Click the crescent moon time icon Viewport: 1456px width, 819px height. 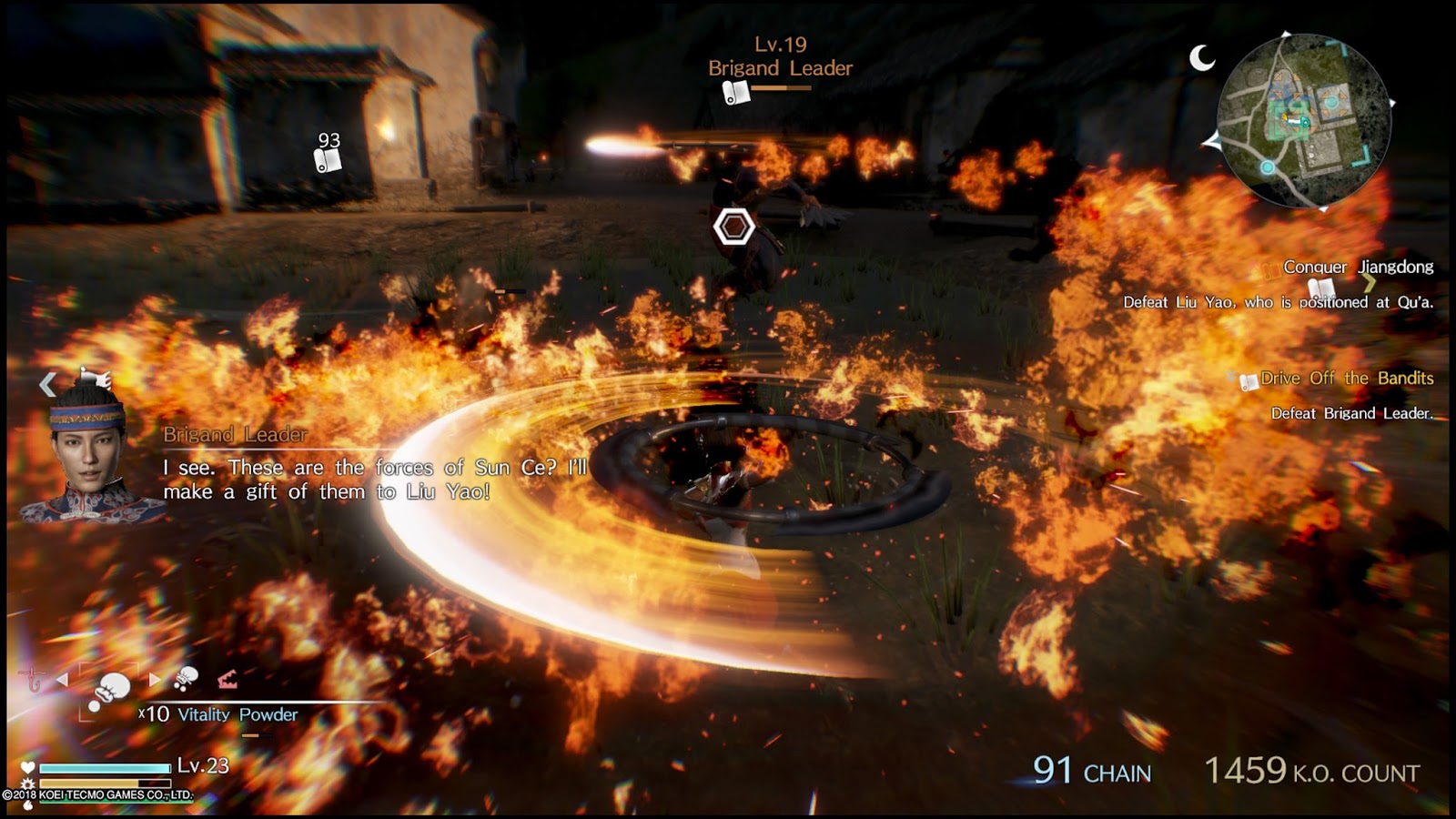click(x=1202, y=58)
